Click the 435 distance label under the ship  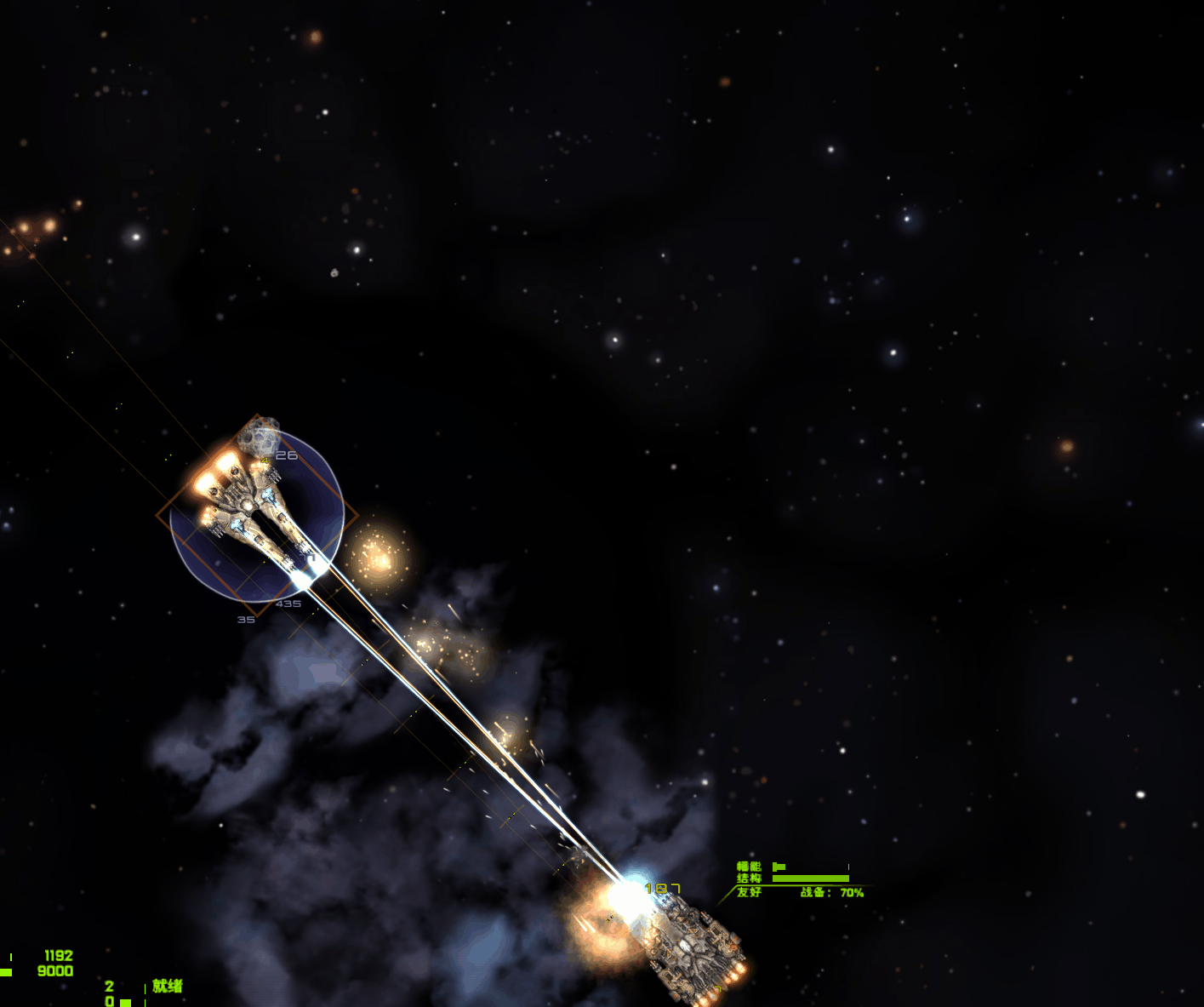287,603
